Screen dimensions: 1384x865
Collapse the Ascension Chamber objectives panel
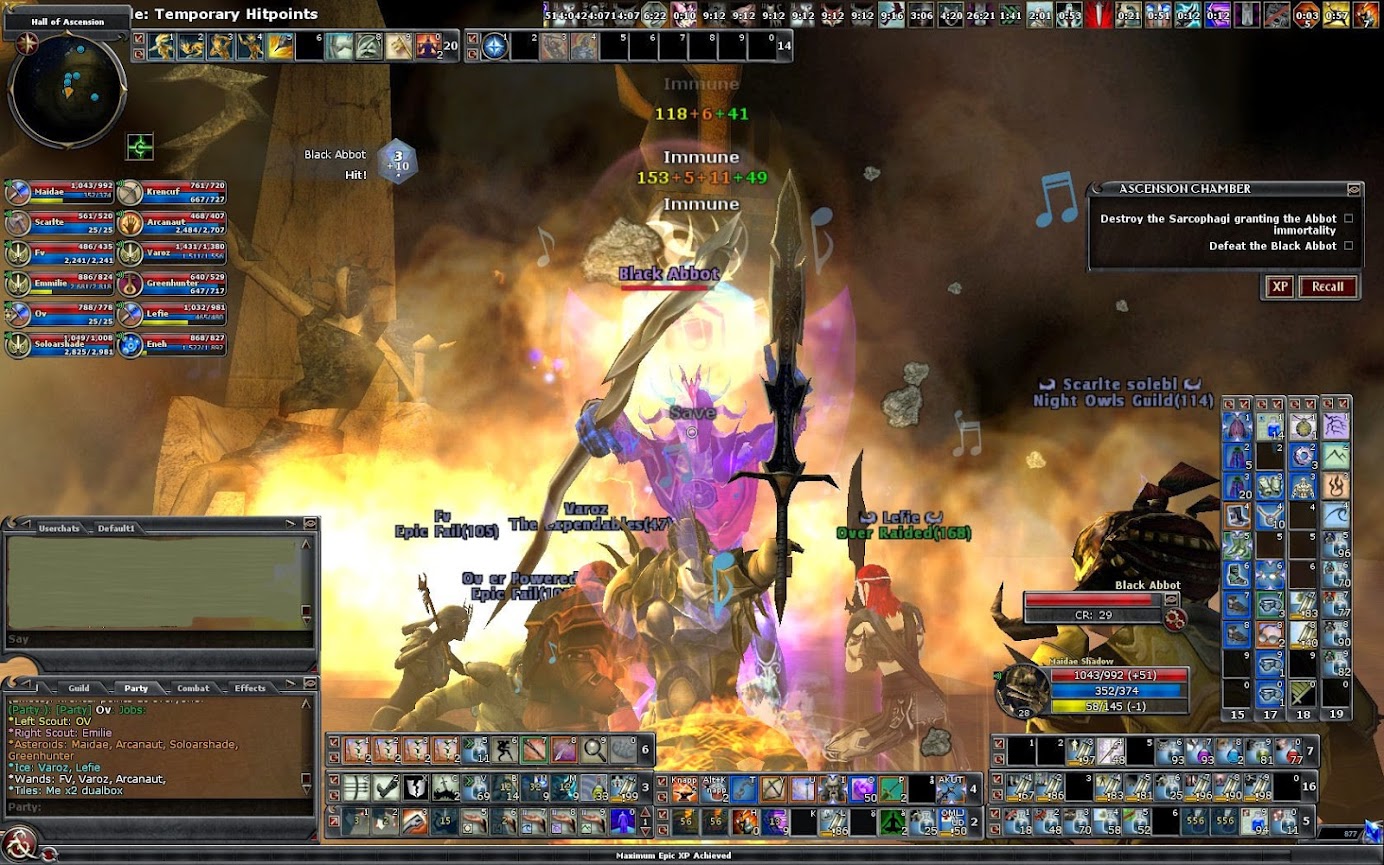point(1354,188)
